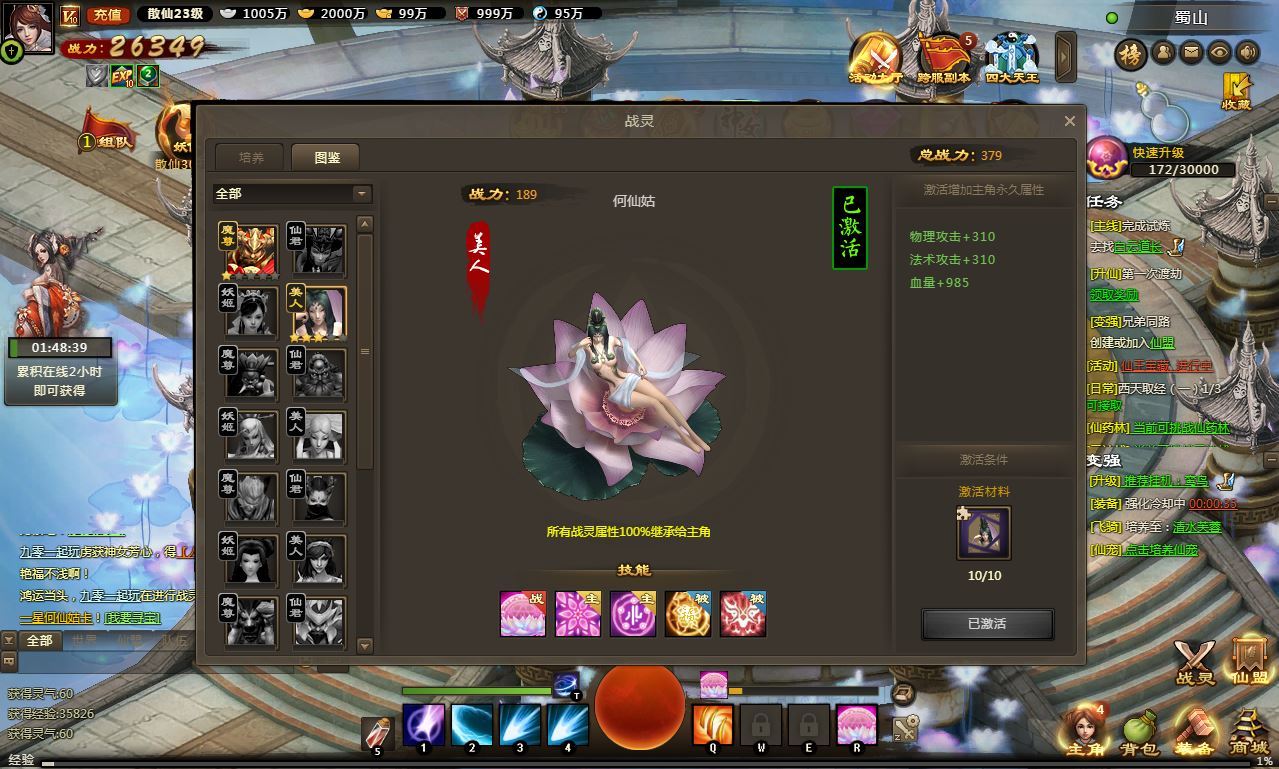The width and height of the screenshot is (1279, 769).
Task: Open the 跨服副本 cross-server dungeon
Action: click(943, 58)
